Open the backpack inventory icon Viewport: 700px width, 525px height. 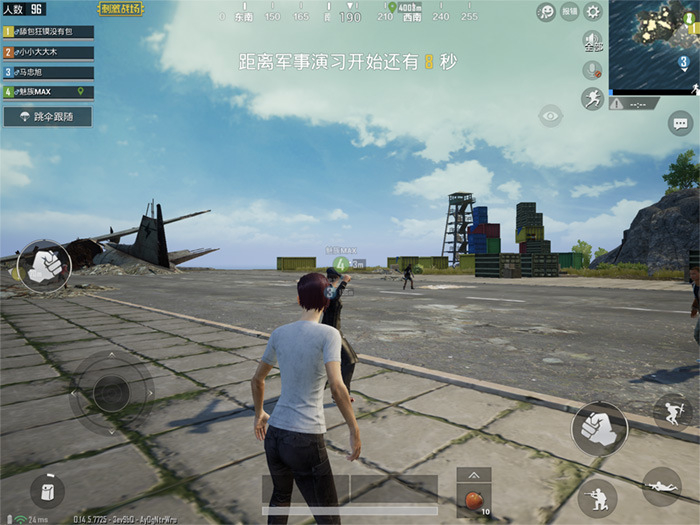coord(46,490)
